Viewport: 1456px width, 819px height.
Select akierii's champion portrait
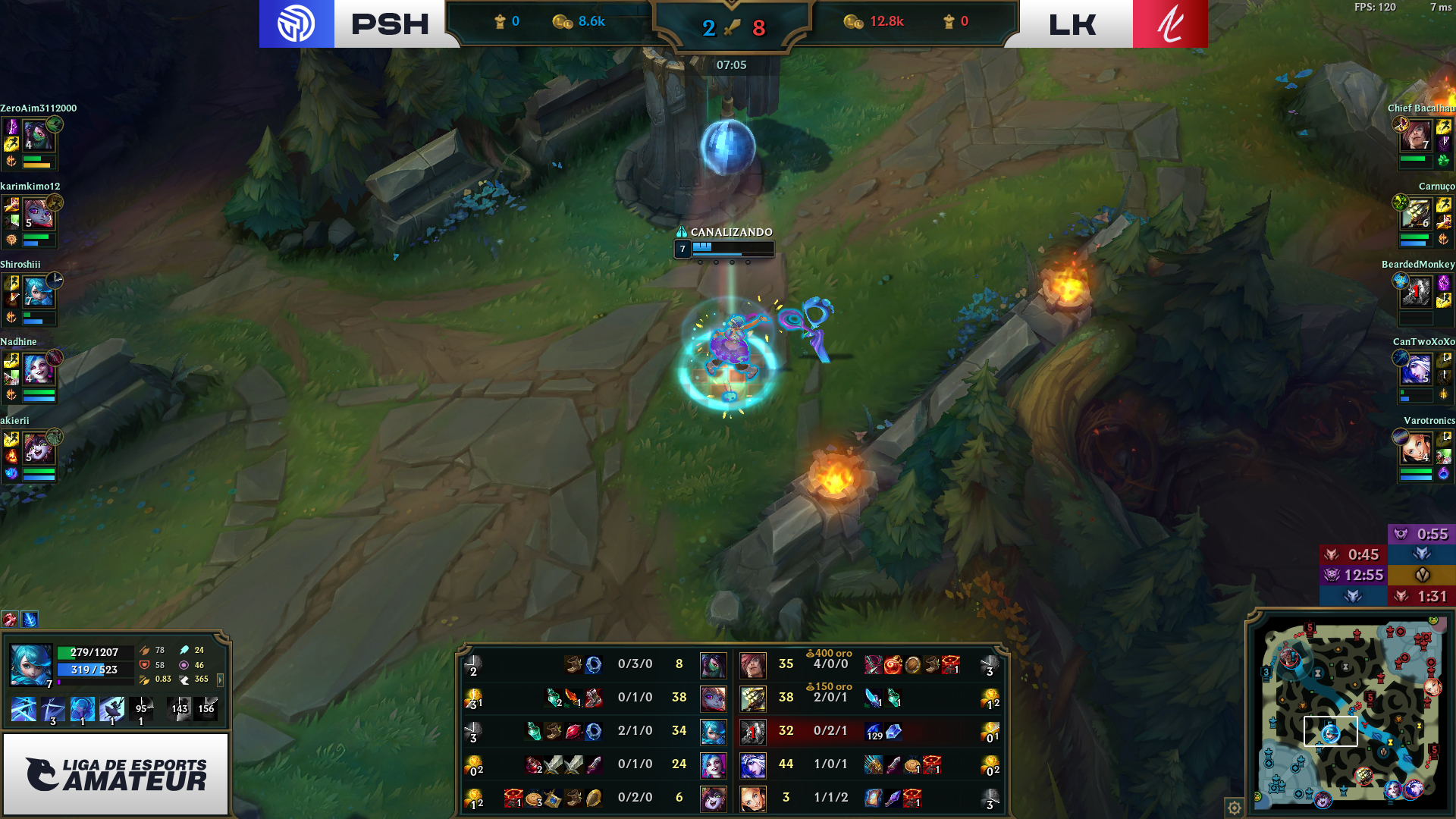click(37, 448)
